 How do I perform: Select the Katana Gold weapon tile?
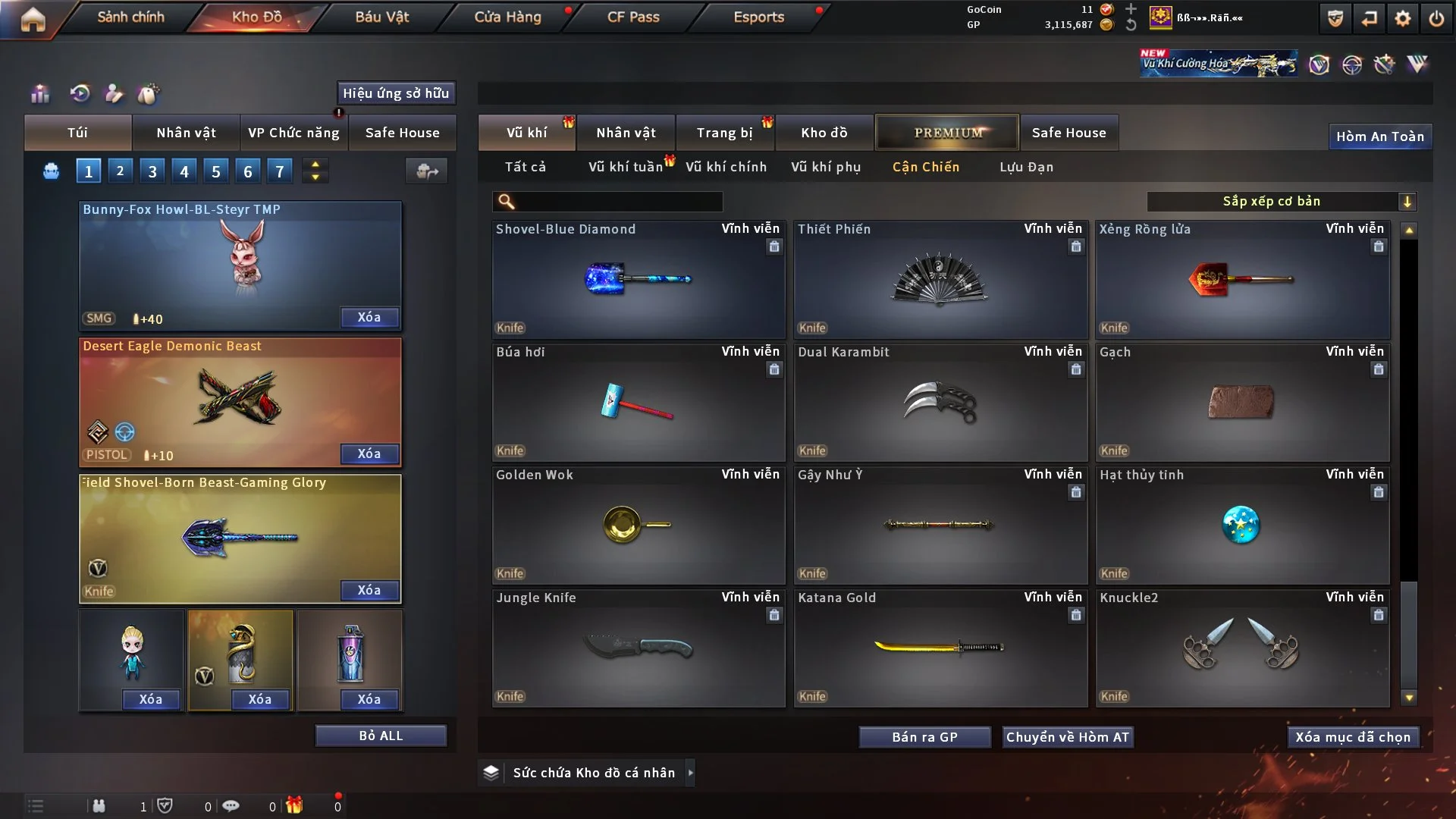tap(940, 648)
